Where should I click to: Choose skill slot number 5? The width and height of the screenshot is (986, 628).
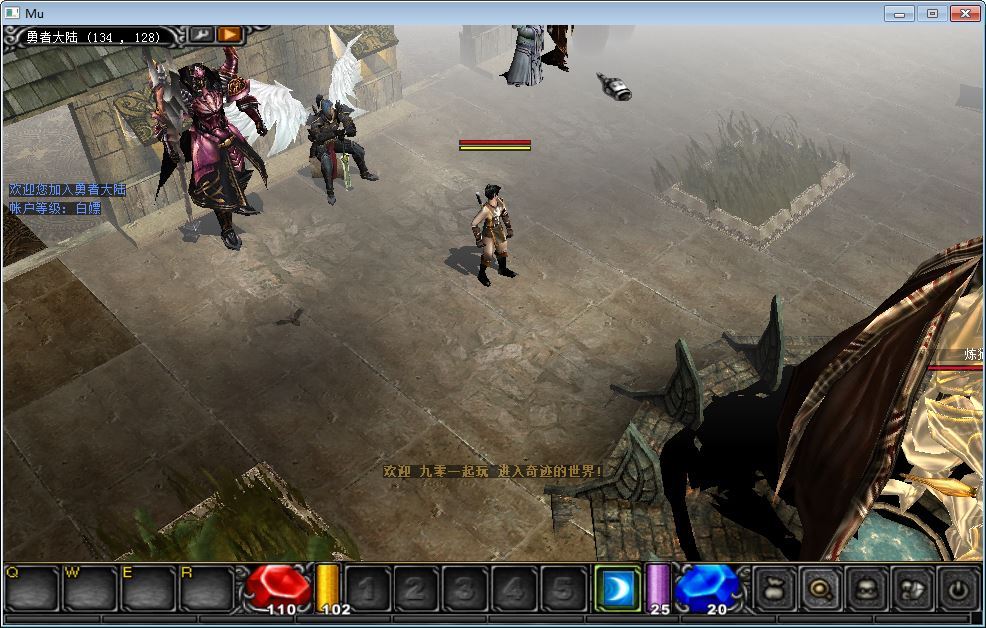tap(562, 589)
